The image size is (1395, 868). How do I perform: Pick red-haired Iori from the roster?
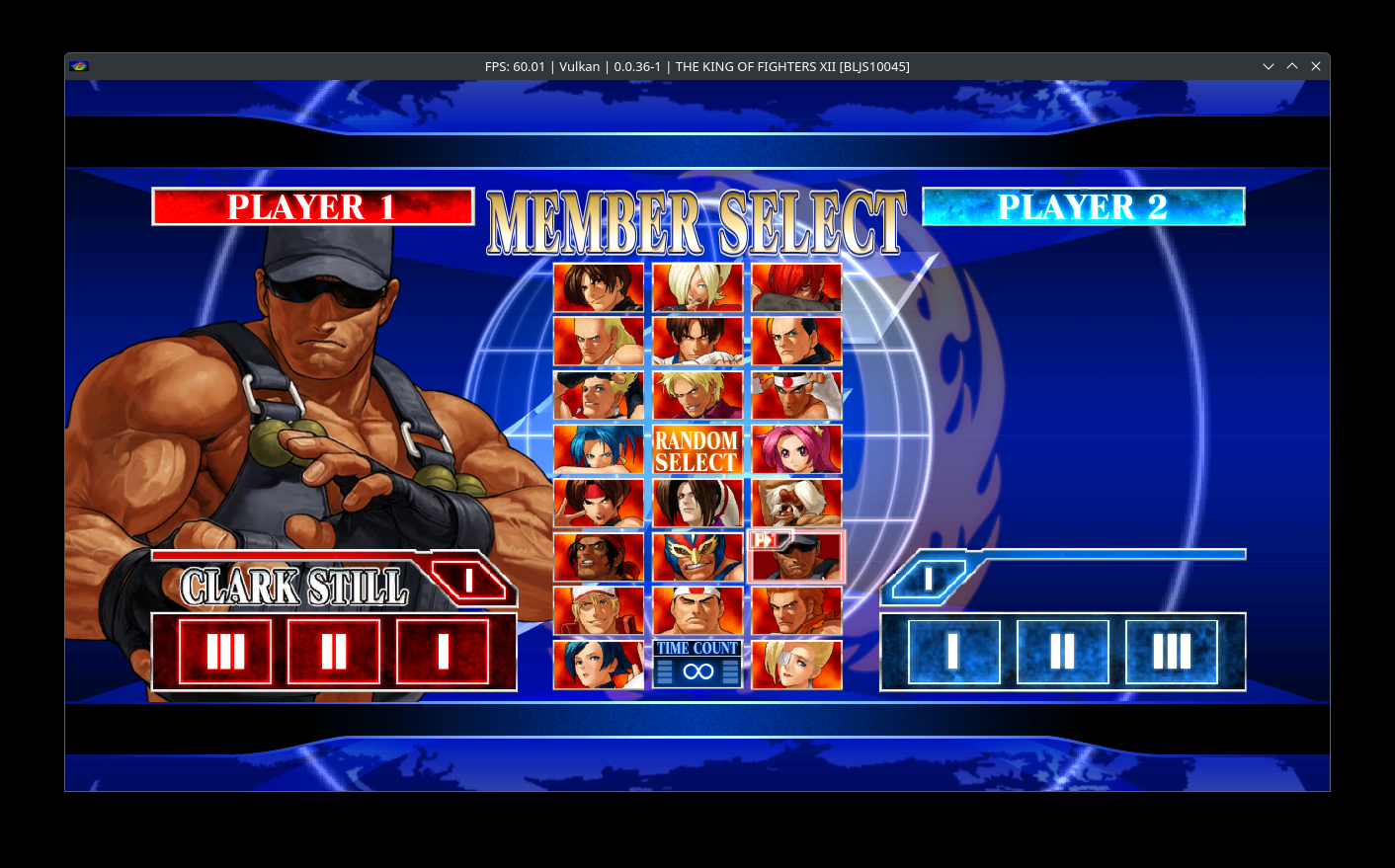pos(796,287)
